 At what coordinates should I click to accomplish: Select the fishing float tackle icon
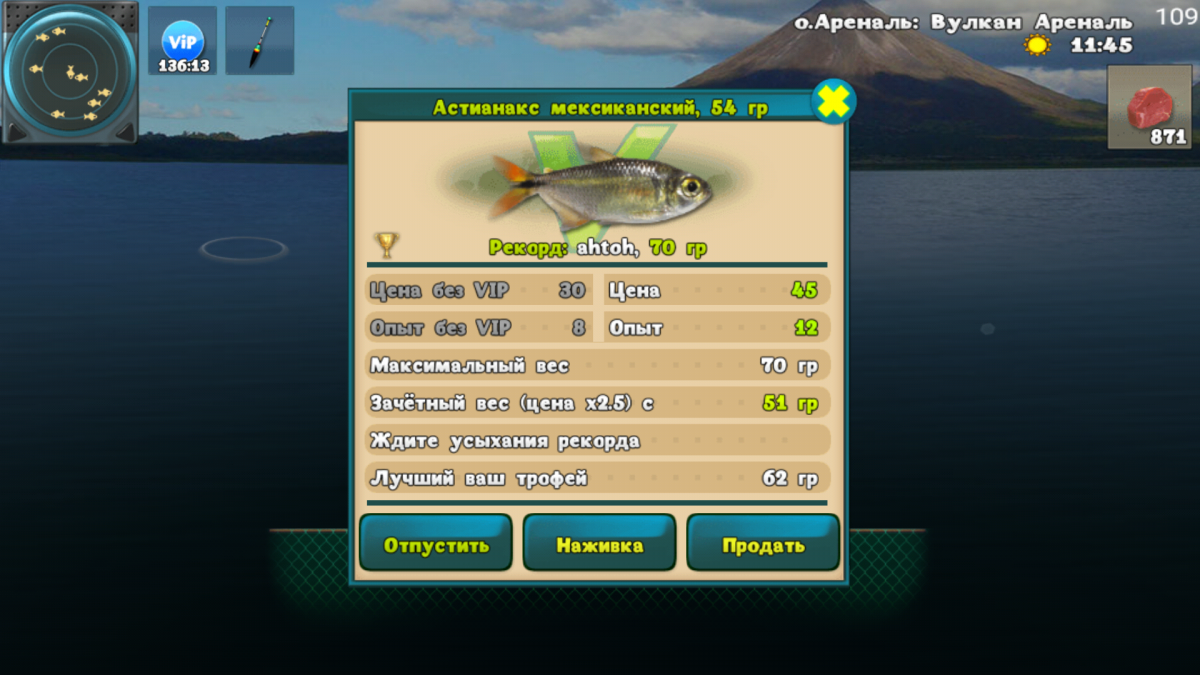click(x=260, y=42)
